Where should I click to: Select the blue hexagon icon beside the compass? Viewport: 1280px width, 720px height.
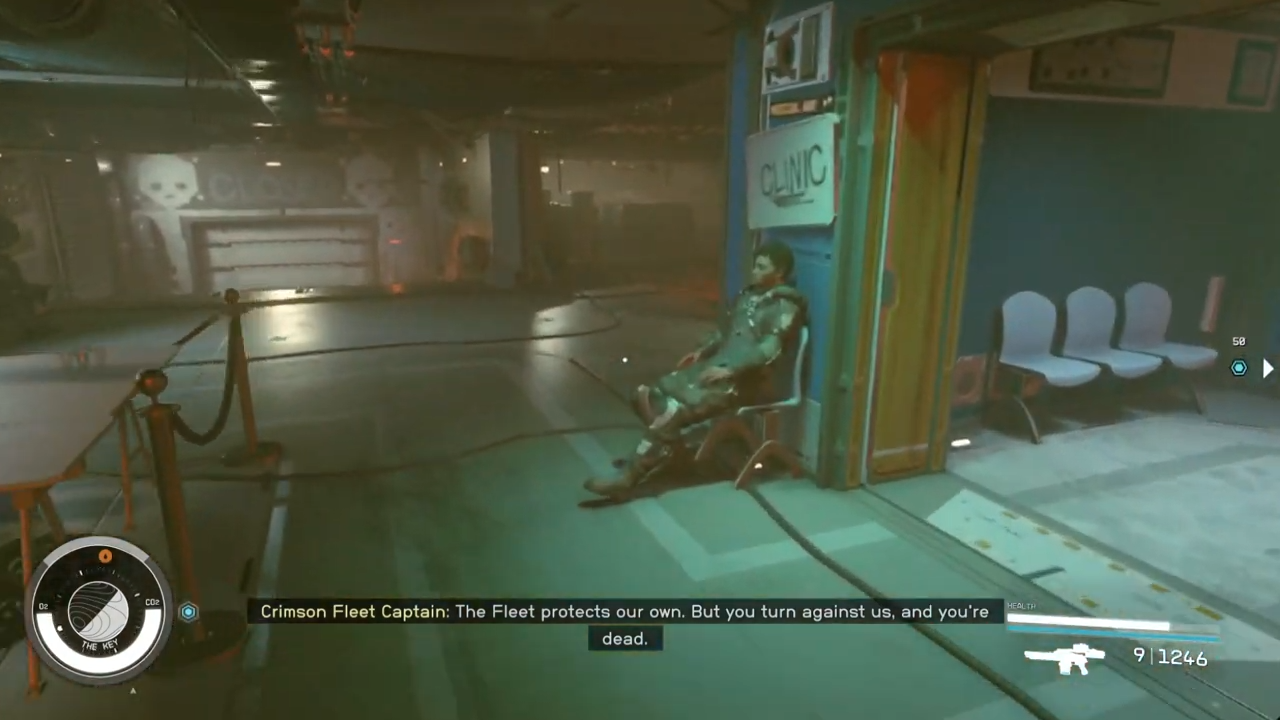tap(188, 612)
